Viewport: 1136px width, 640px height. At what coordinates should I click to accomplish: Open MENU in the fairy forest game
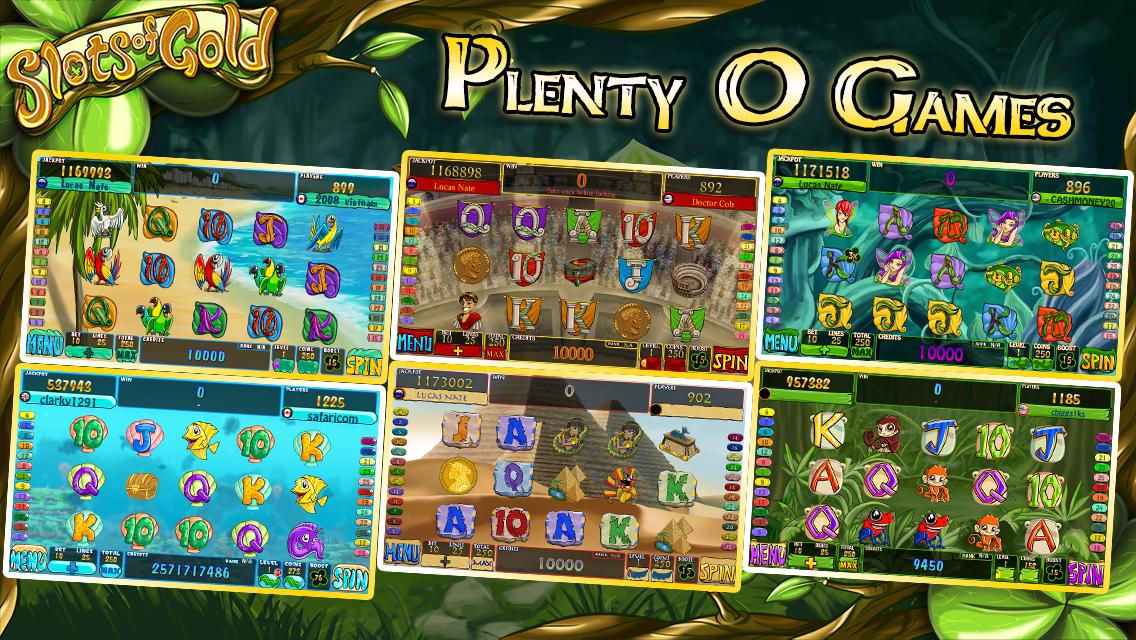pos(781,343)
